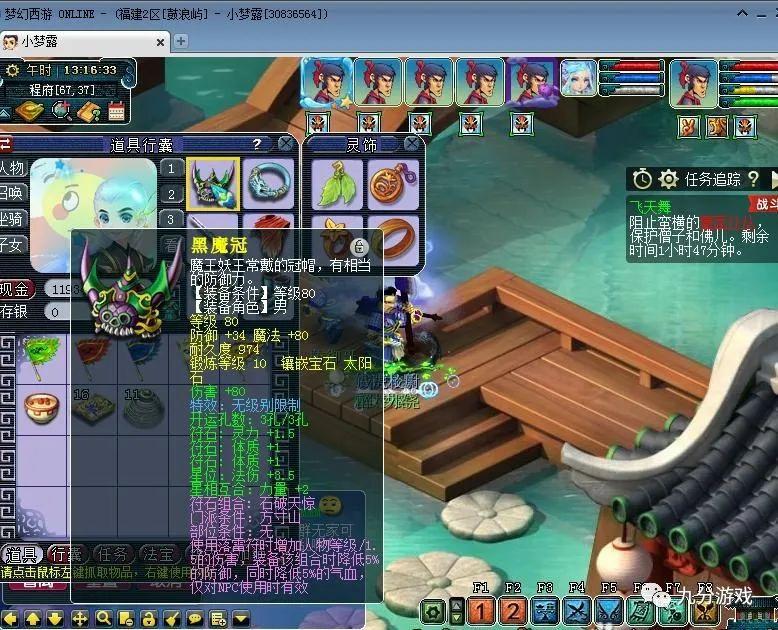Open the gear settings button on hotbar
778x630 pixels.
(x=433, y=611)
